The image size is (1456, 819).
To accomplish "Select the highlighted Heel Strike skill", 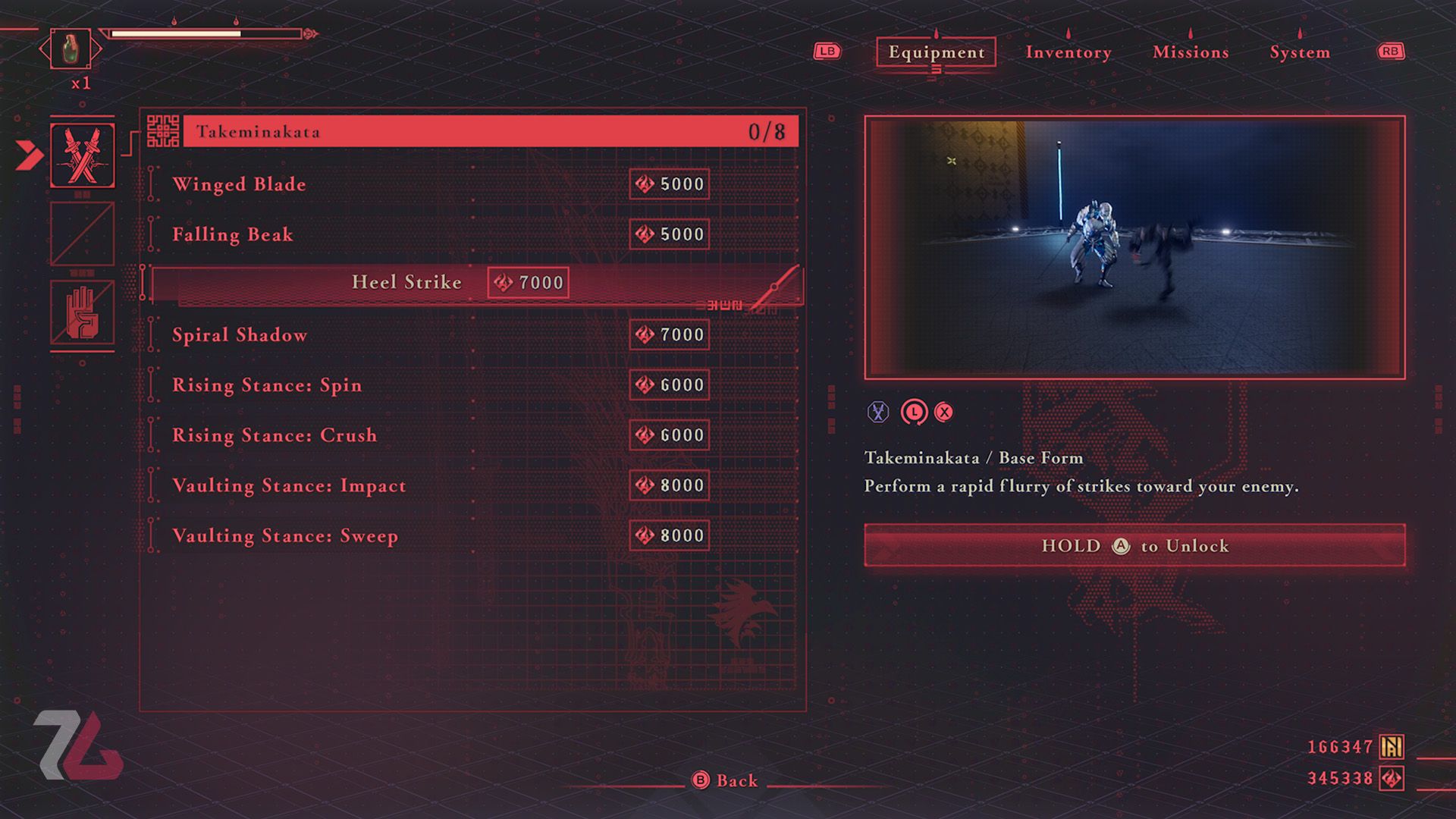I will coord(406,283).
